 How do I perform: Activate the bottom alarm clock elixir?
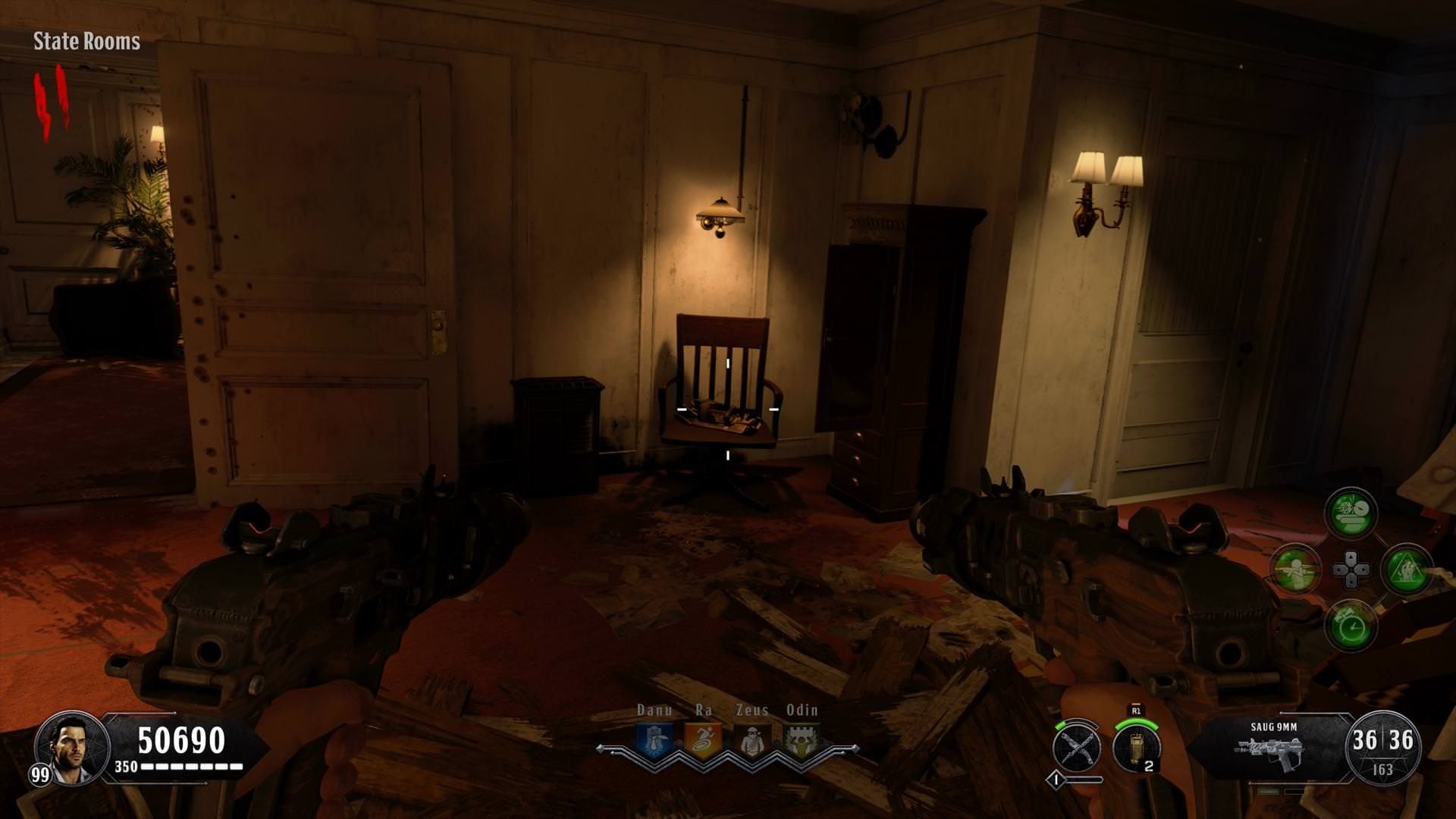[x=1351, y=625]
